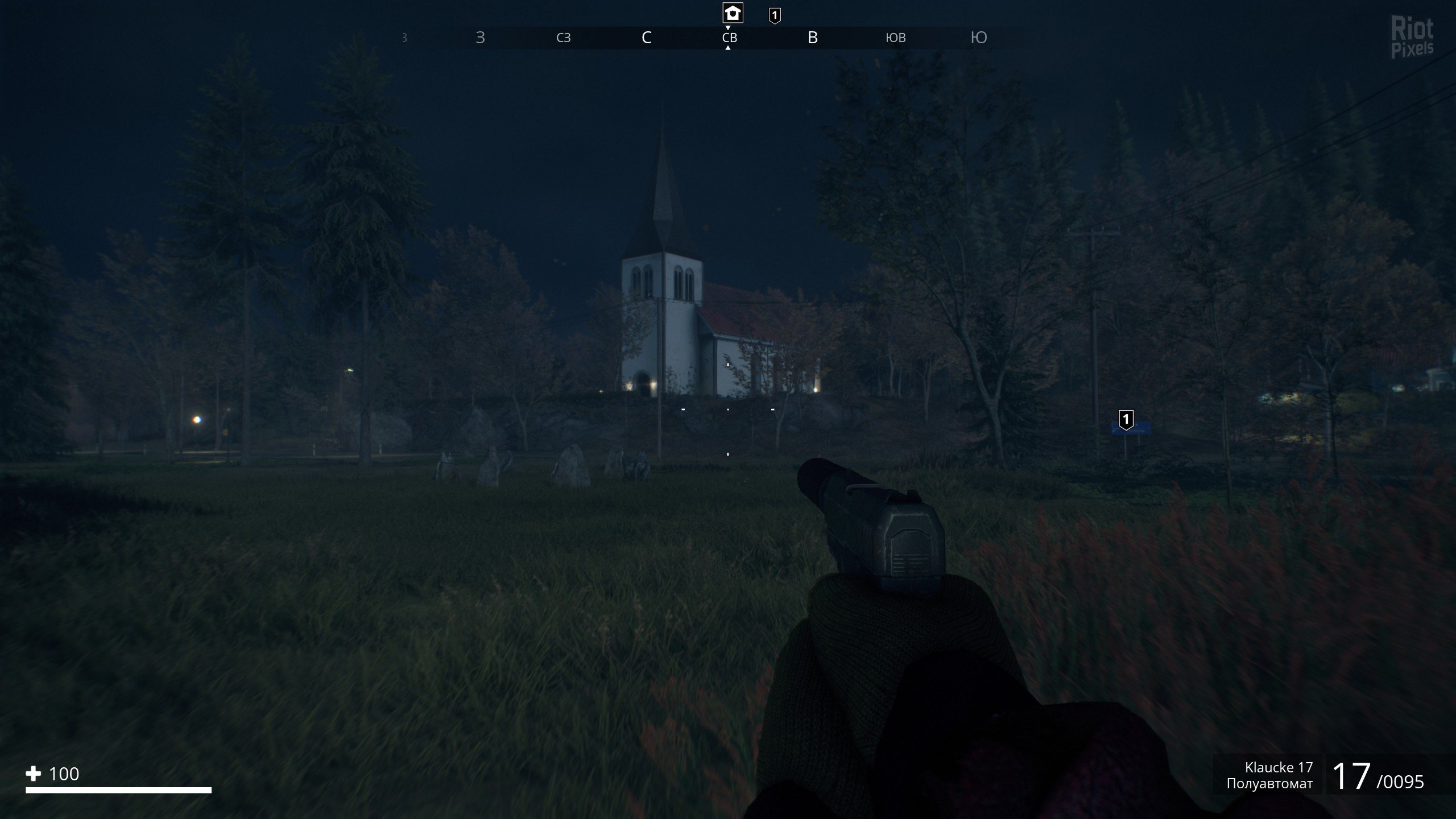
Task: Click the Riot Pixels watermark logo
Action: coord(1412,38)
